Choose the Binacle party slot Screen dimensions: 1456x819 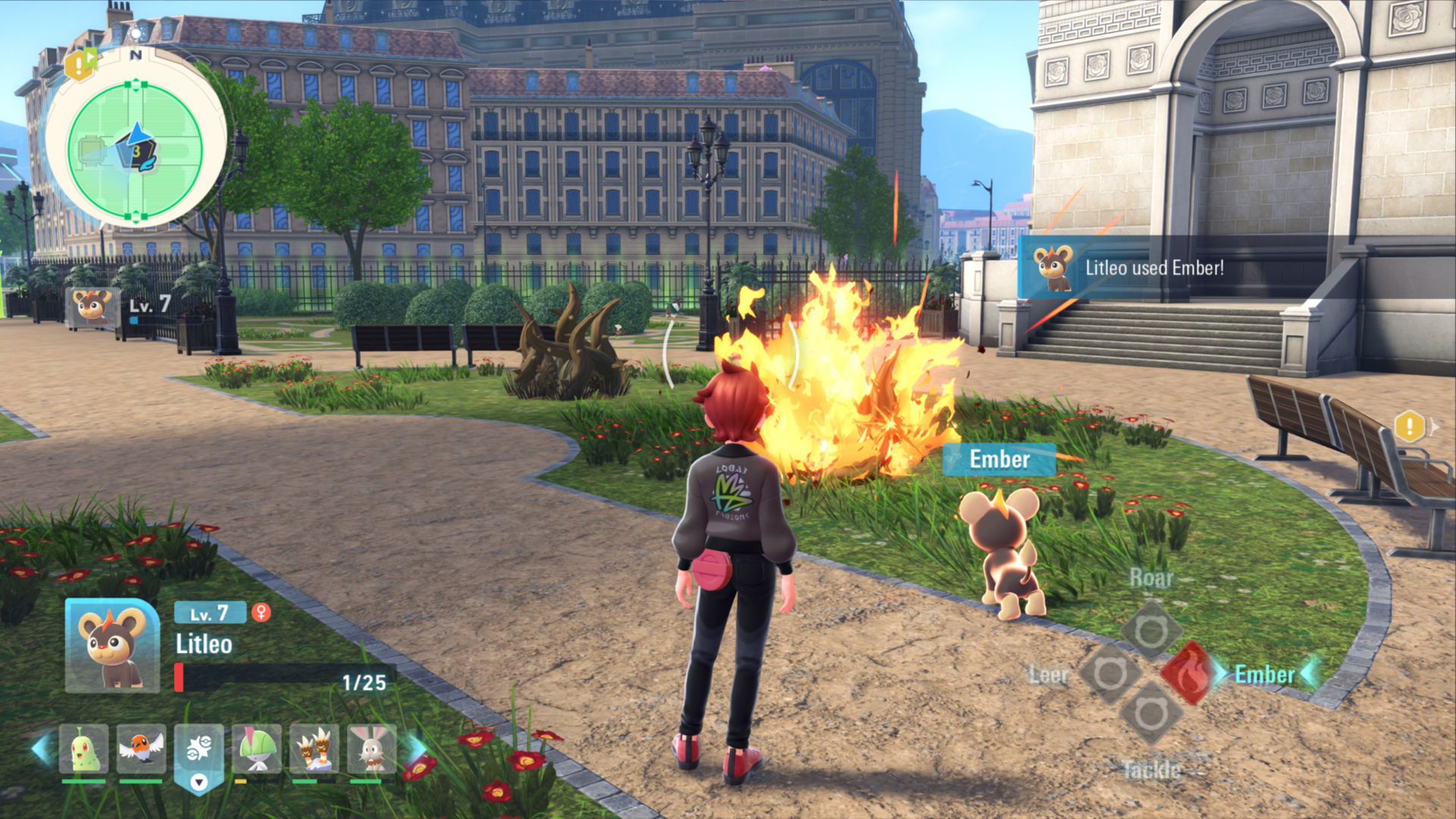(x=314, y=749)
